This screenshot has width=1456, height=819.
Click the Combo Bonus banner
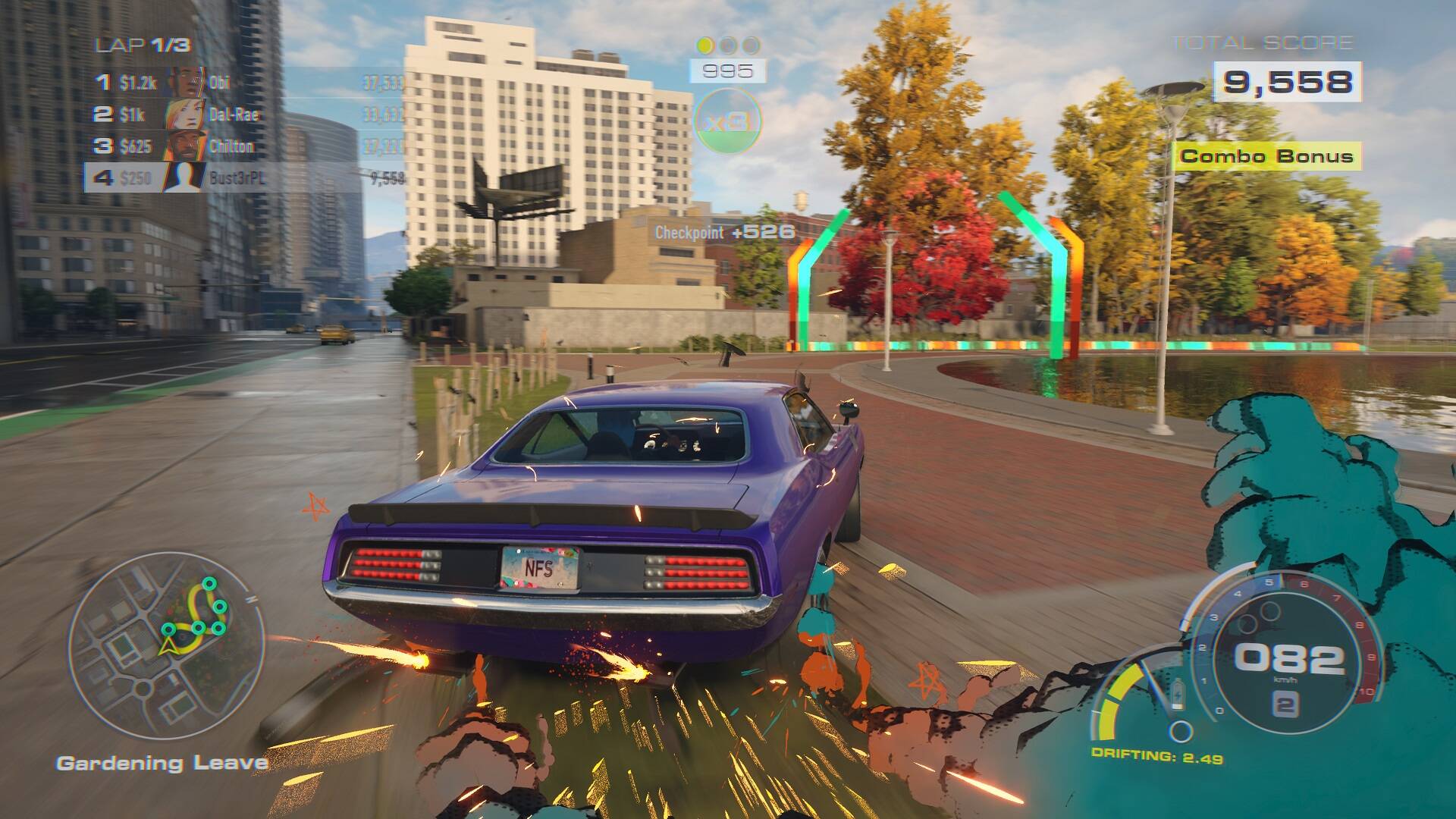click(1266, 157)
